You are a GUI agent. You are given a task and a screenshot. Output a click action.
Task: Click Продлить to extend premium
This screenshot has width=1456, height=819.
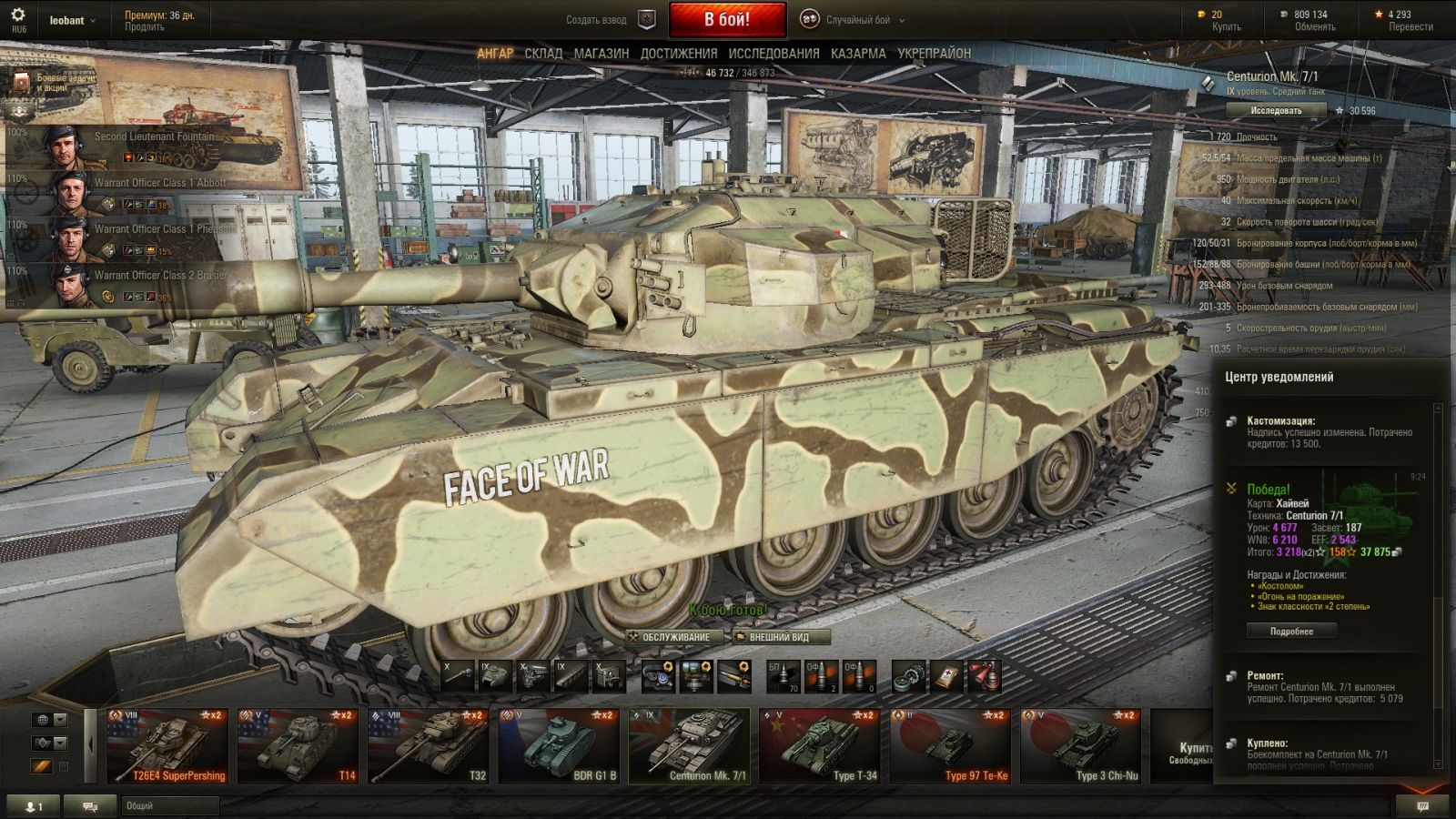pos(145,27)
